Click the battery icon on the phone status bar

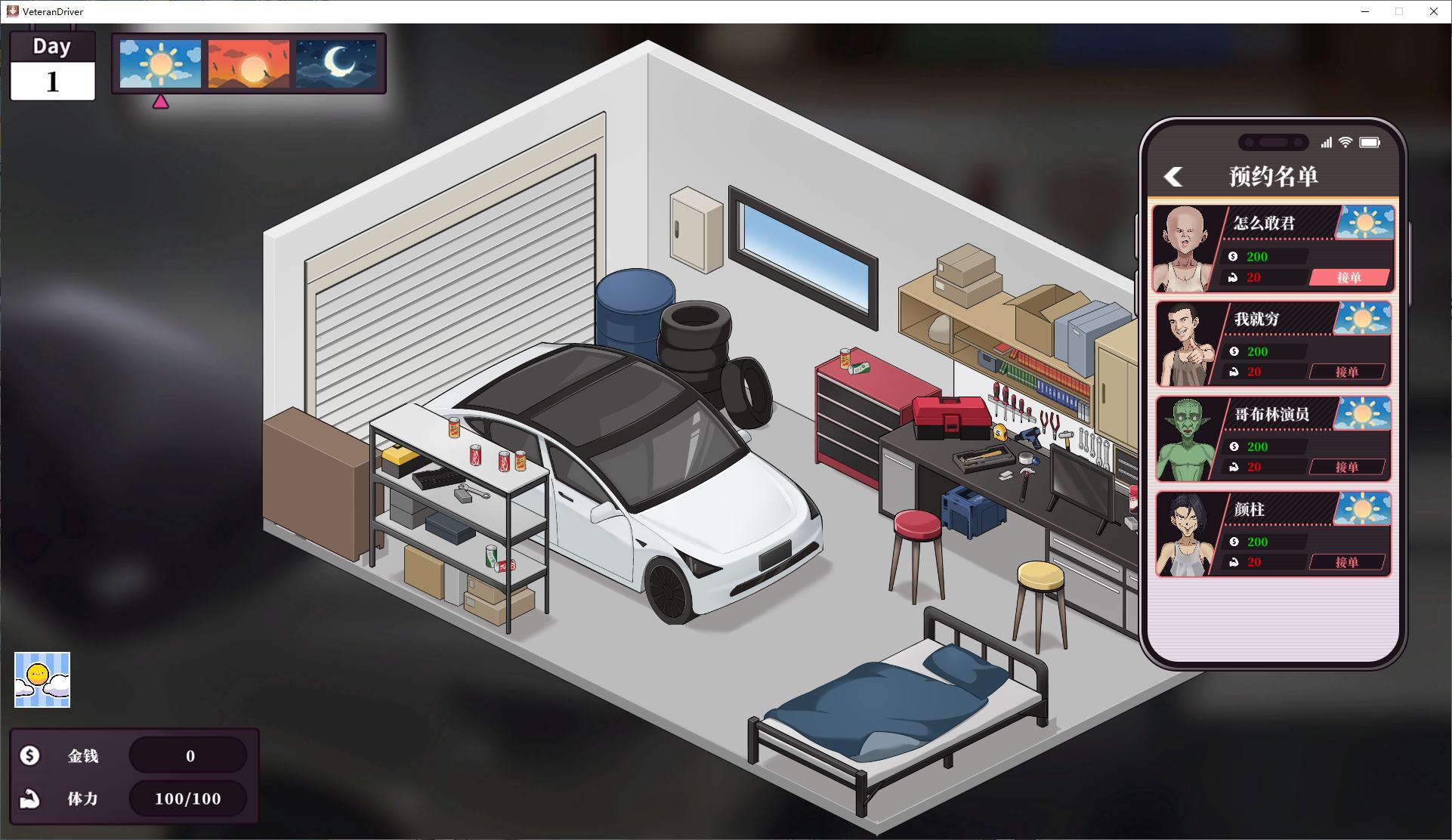point(1370,142)
